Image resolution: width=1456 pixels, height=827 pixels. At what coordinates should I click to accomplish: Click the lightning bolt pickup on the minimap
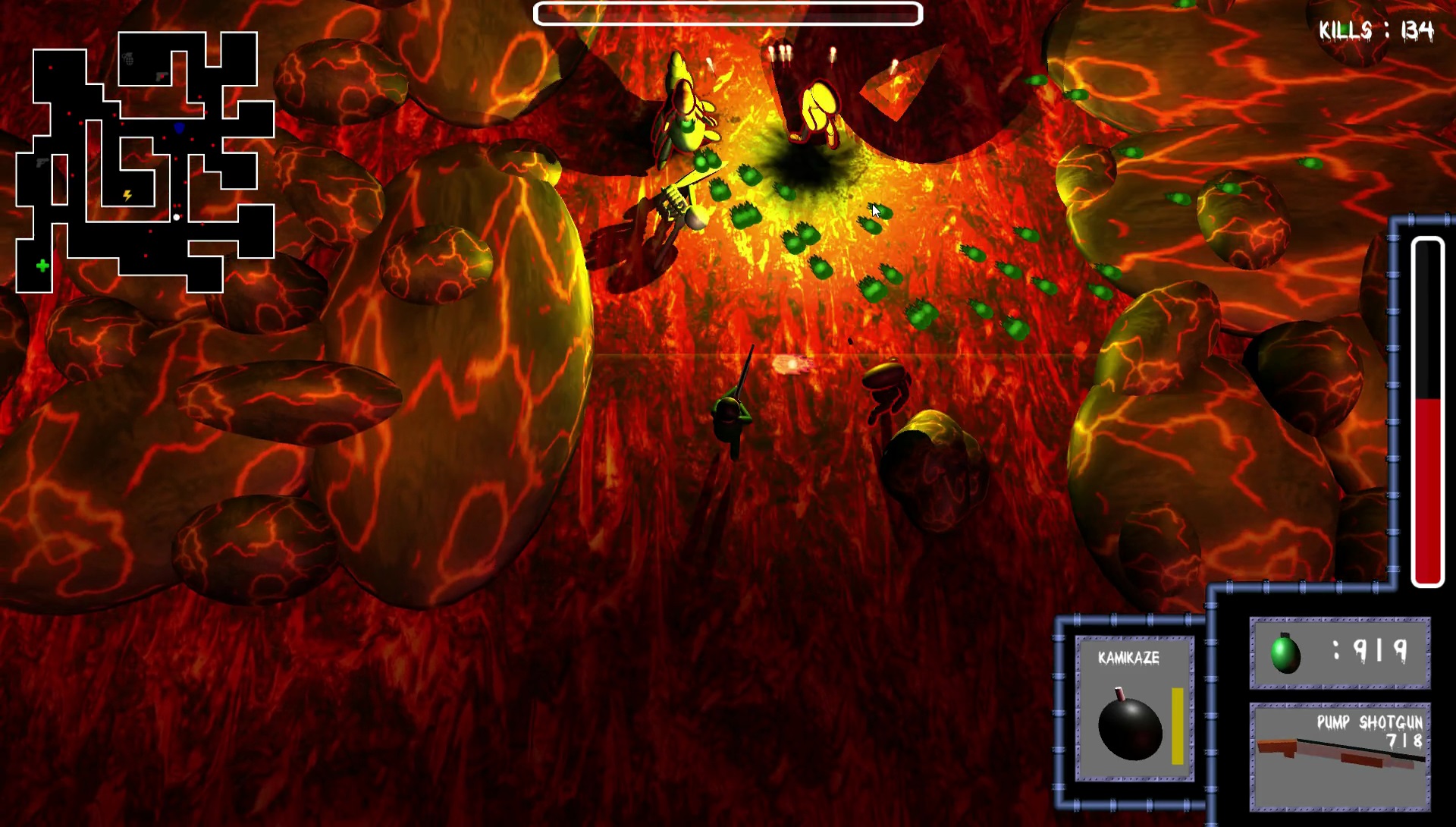[127, 196]
